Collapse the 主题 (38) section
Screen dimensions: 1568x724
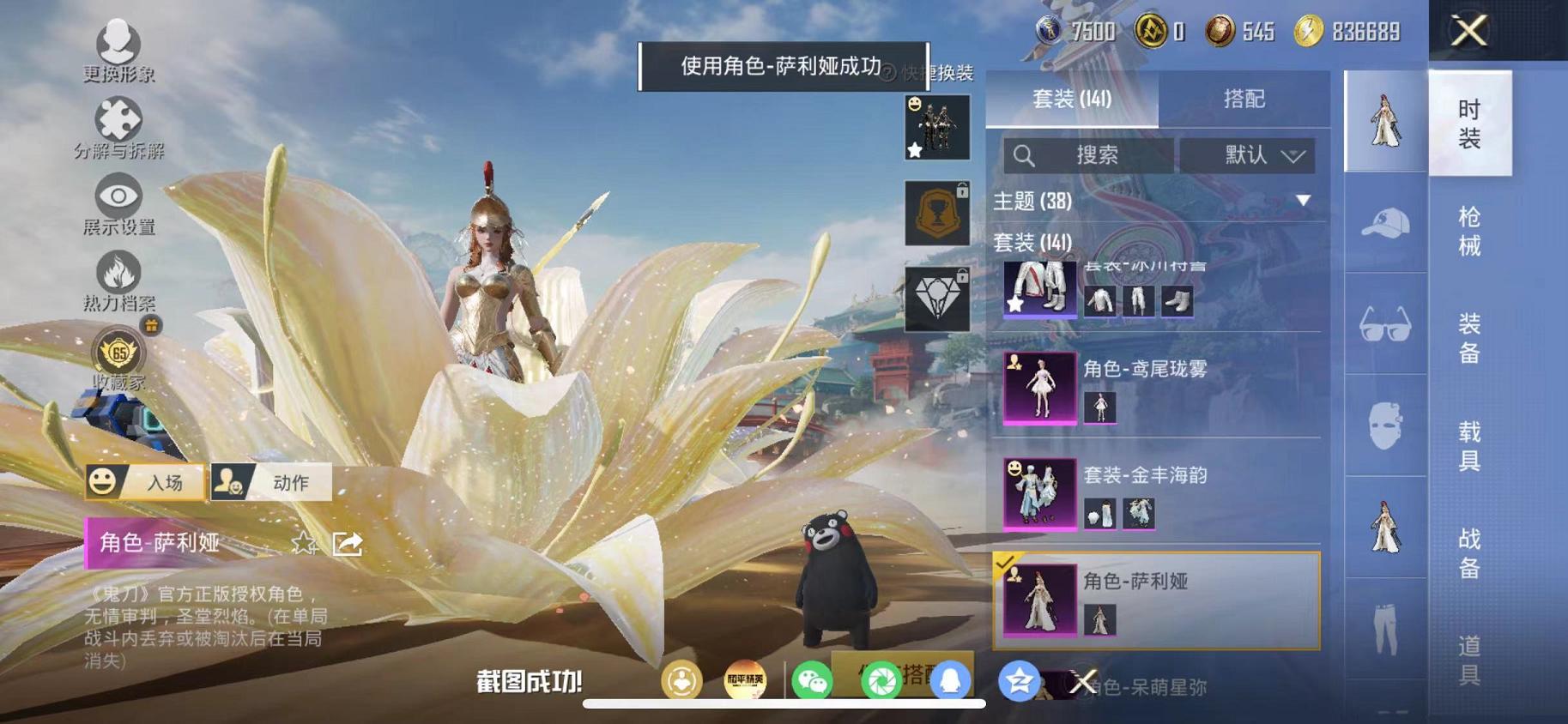(x=1304, y=202)
